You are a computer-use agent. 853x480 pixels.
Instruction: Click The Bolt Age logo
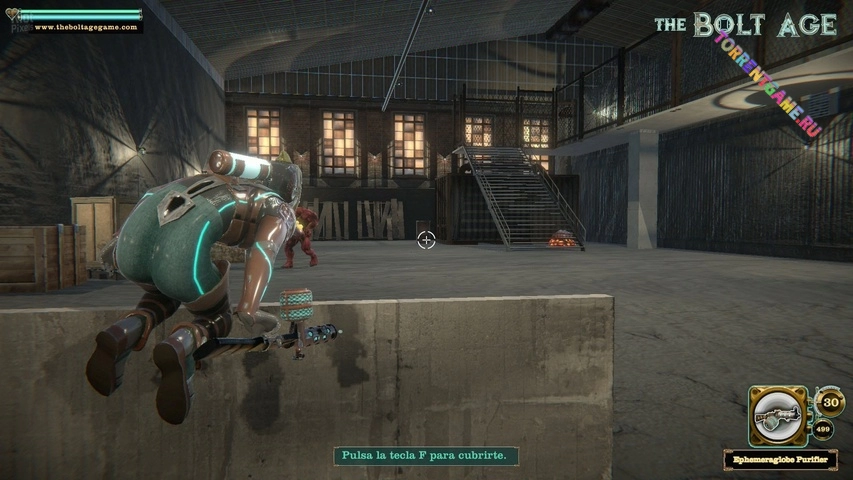745,25
